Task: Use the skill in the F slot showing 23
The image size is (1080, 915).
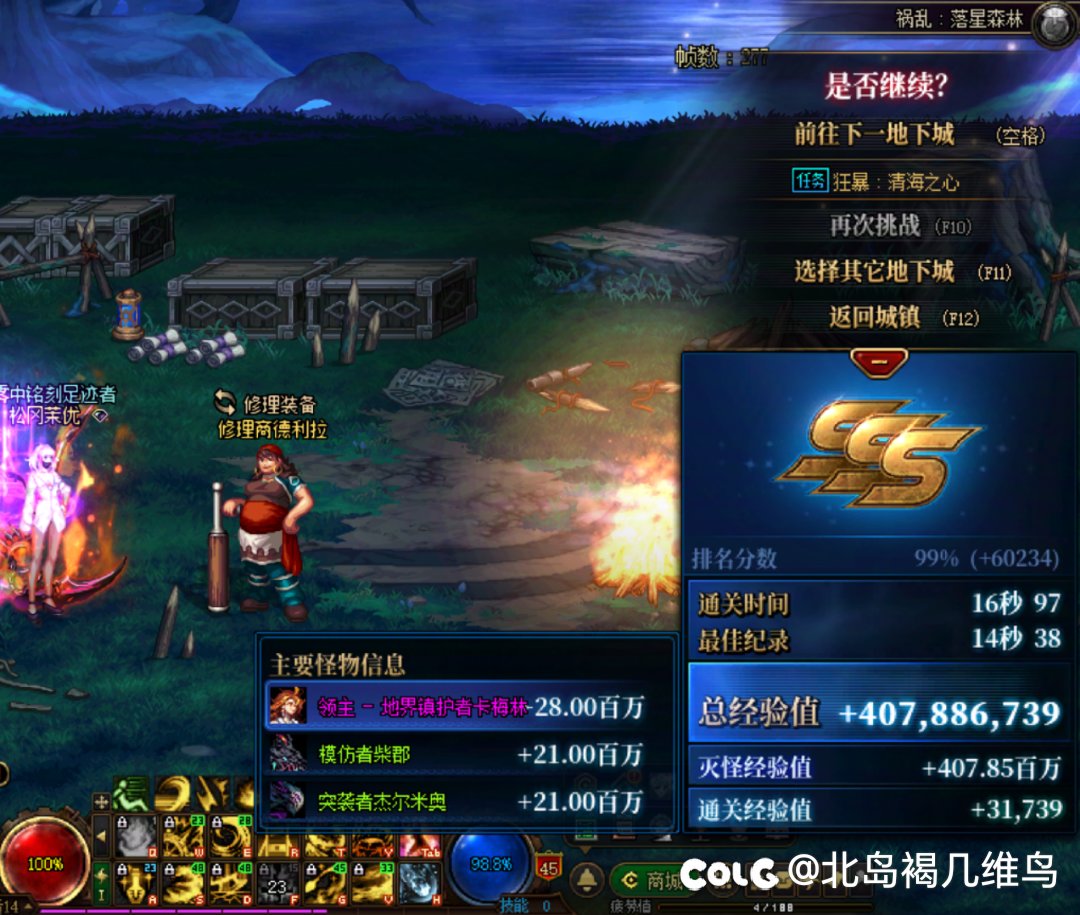Action: pos(278,882)
